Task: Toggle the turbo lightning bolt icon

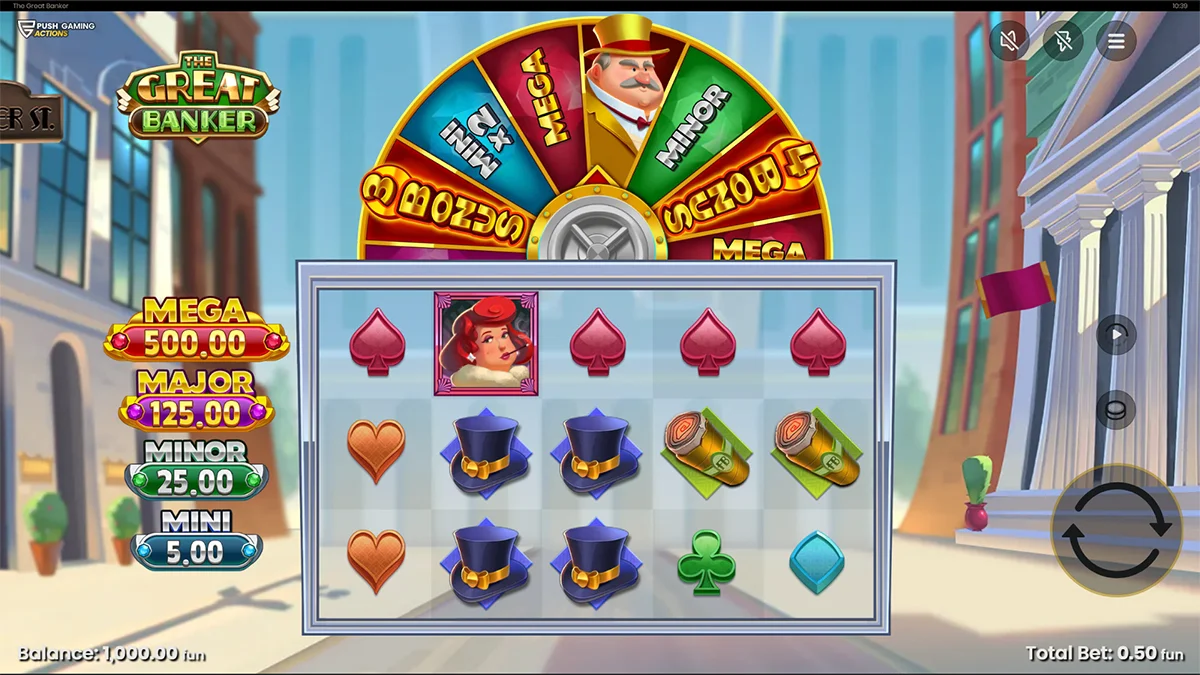Action: coord(1063,41)
